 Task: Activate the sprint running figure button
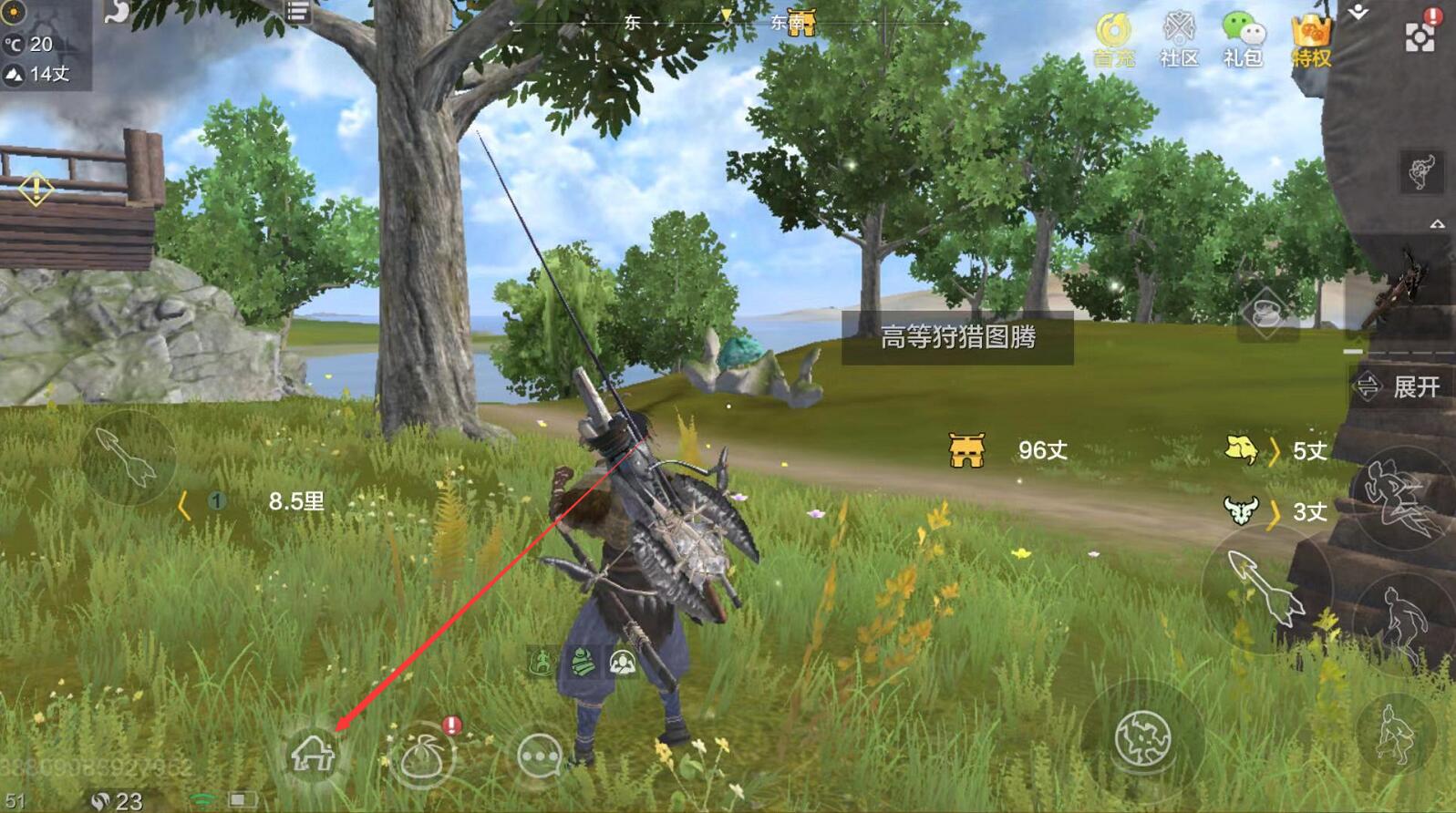click(x=1399, y=498)
